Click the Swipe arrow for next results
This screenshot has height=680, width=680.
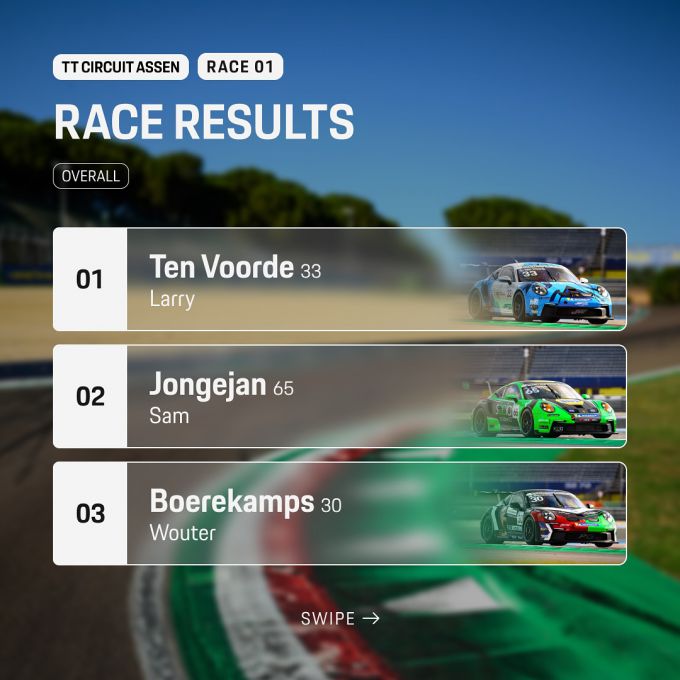[341, 619]
